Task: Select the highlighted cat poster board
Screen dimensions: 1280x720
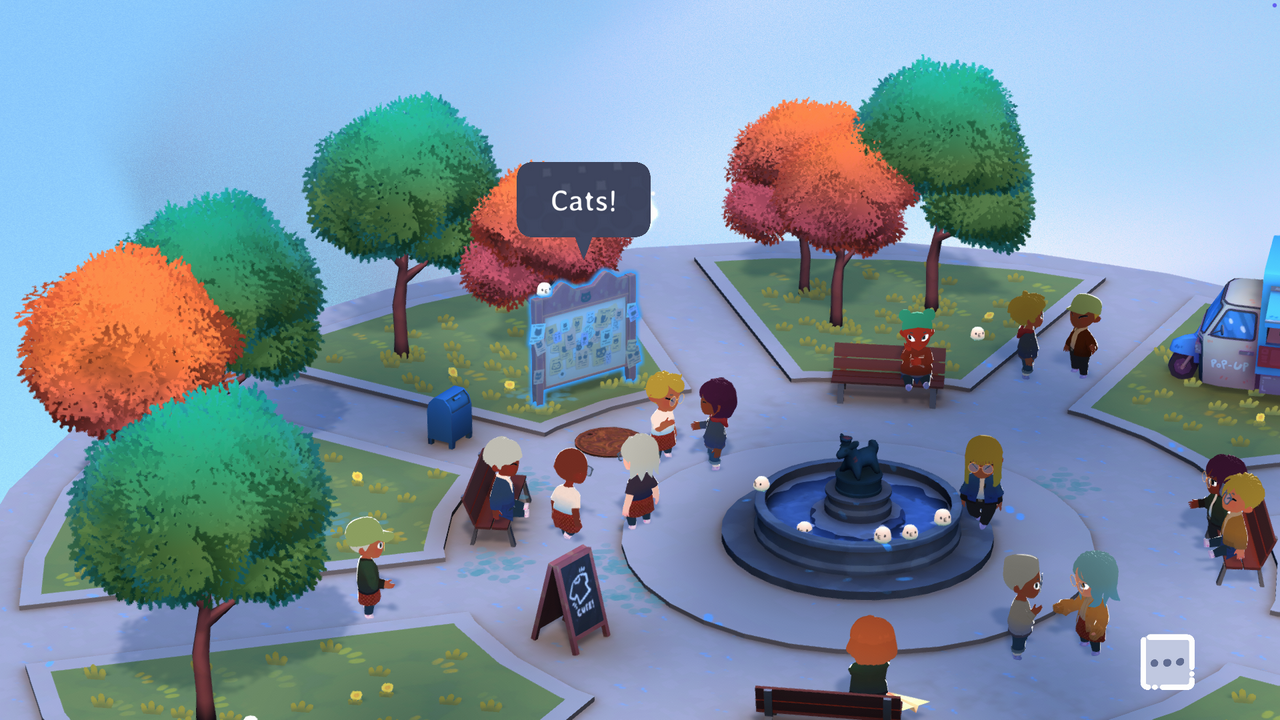Action: [582, 336]
